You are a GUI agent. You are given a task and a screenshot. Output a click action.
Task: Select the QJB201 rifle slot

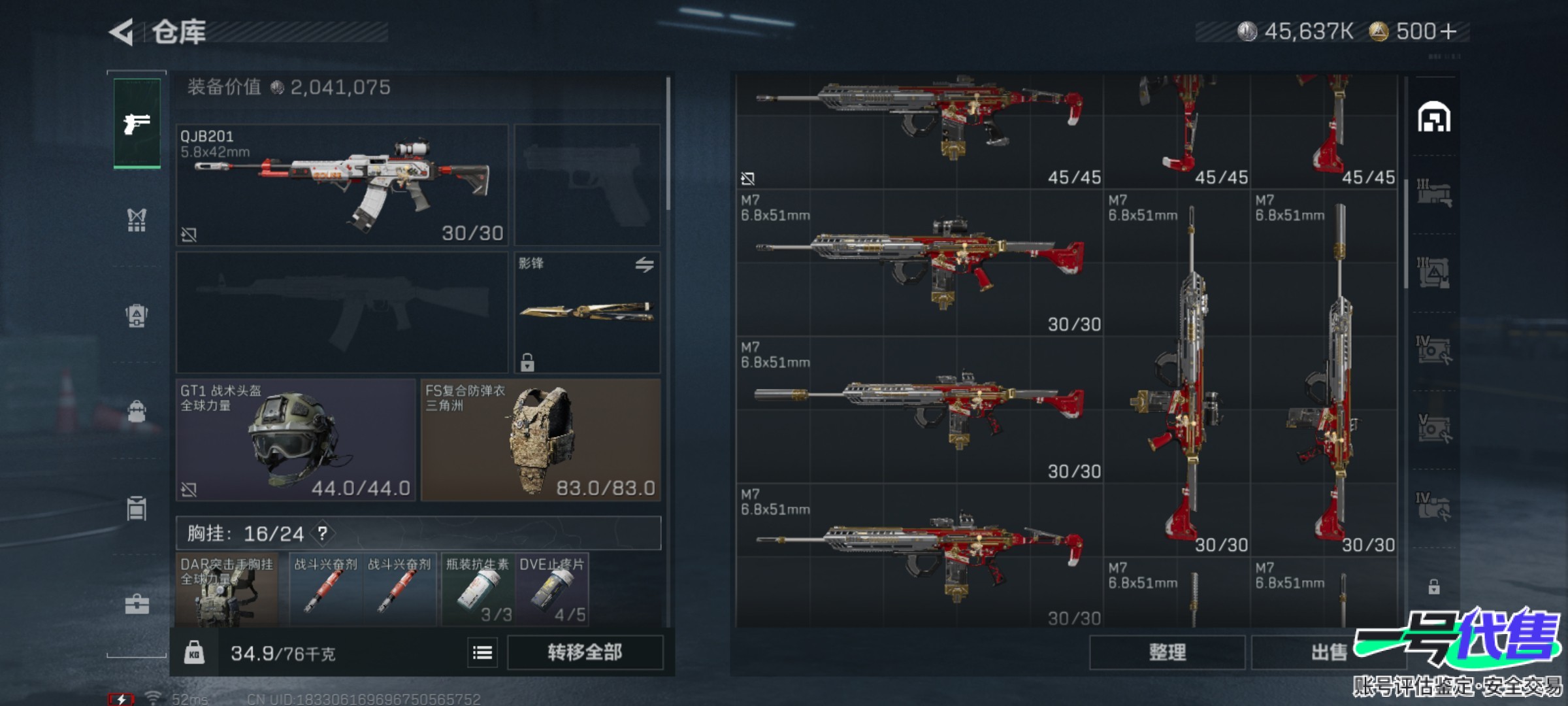(x=342, y=185)
